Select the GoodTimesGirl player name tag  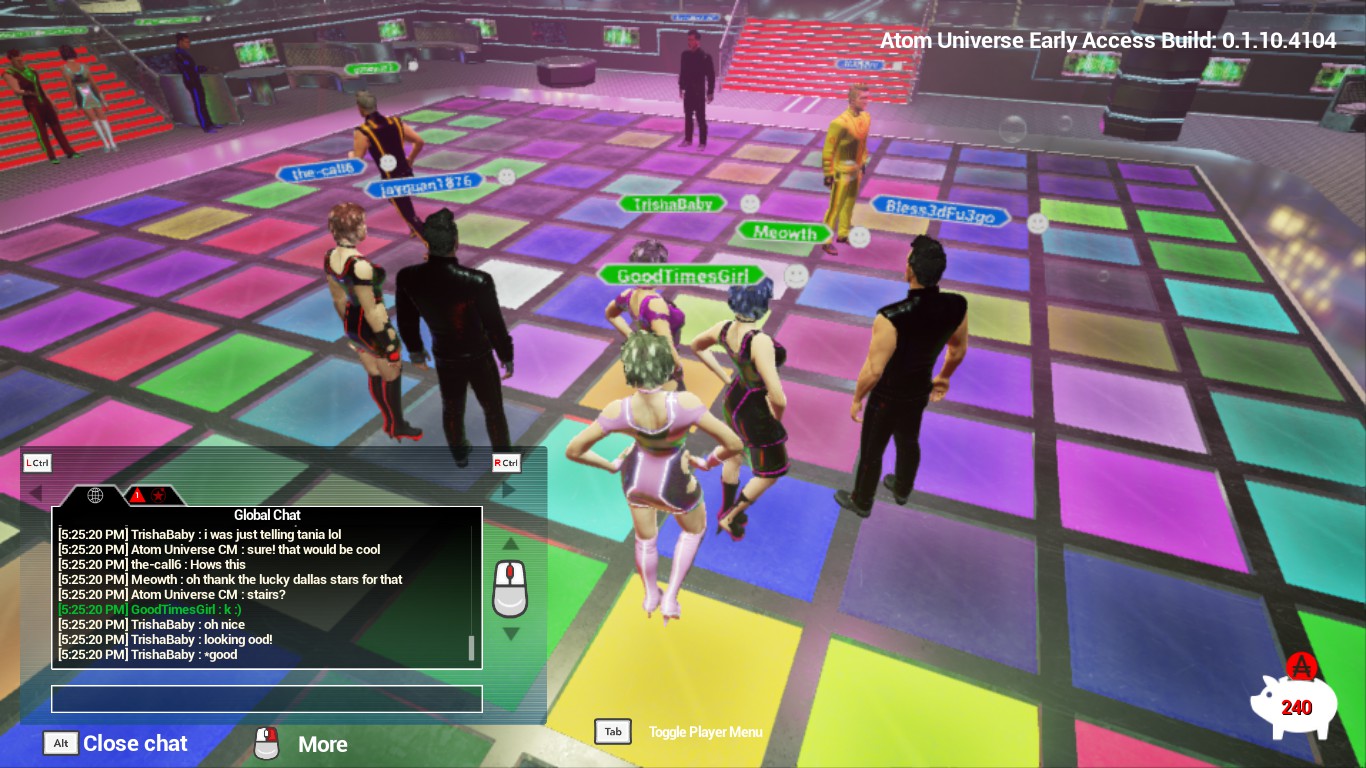click(x=681, y=276)
